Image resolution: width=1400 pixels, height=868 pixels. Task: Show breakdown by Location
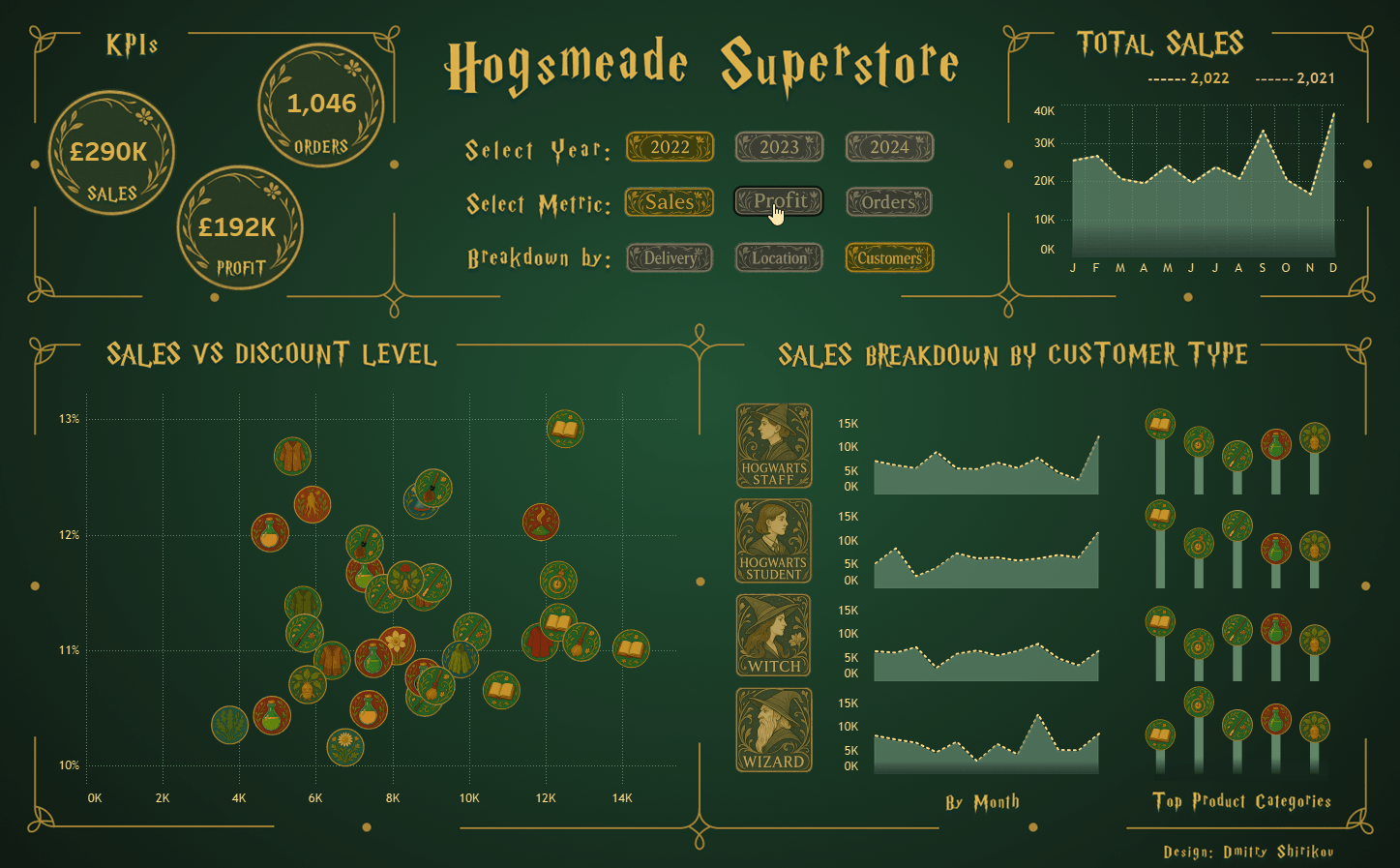(x=779, y=258)
